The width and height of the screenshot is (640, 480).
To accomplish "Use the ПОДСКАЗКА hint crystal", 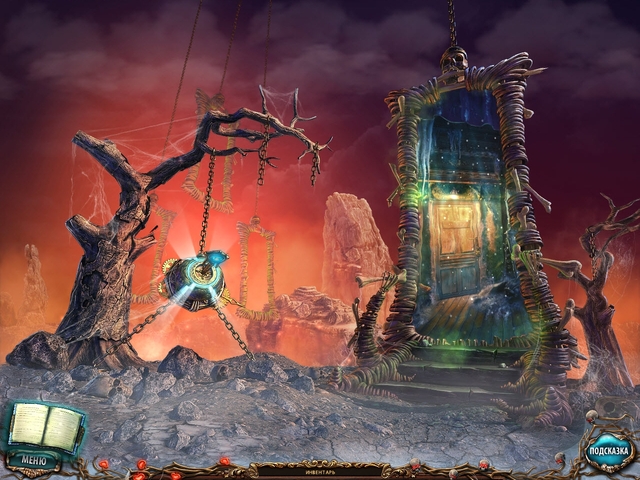I will (x=606, y=450).
